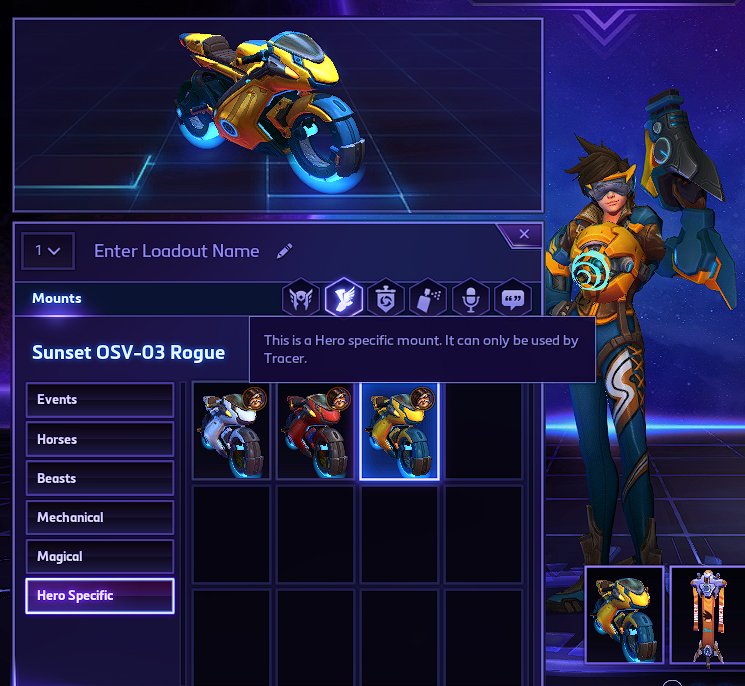Switch to the Magical mount category
The width and height of the screenshot is (745, 686).
[100, 556]
